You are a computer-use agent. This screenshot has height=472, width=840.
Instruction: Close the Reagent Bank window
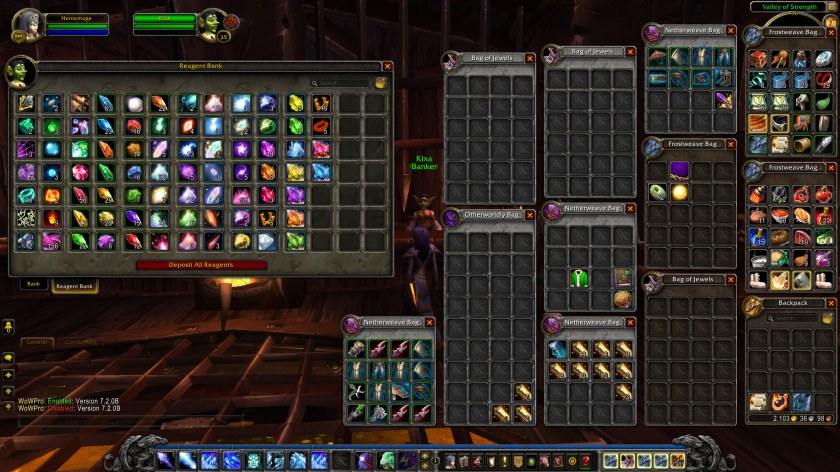(x=385, y=67)
